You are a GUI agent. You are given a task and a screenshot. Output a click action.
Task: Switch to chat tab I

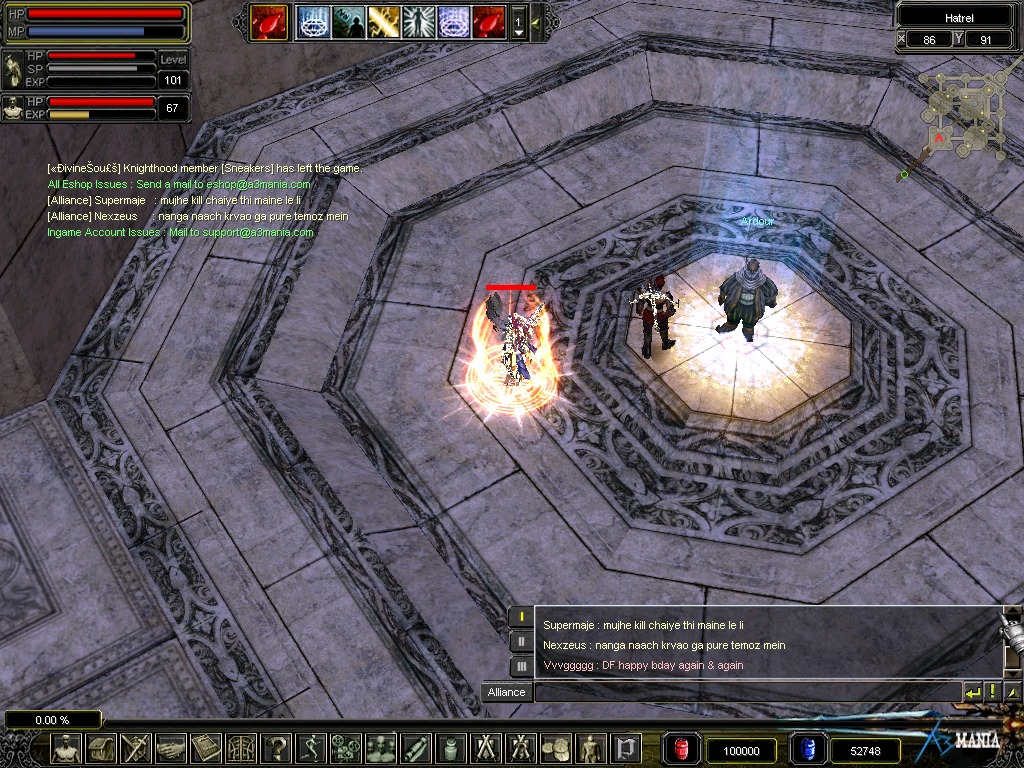pyautogui.click(x=521, y=617)
